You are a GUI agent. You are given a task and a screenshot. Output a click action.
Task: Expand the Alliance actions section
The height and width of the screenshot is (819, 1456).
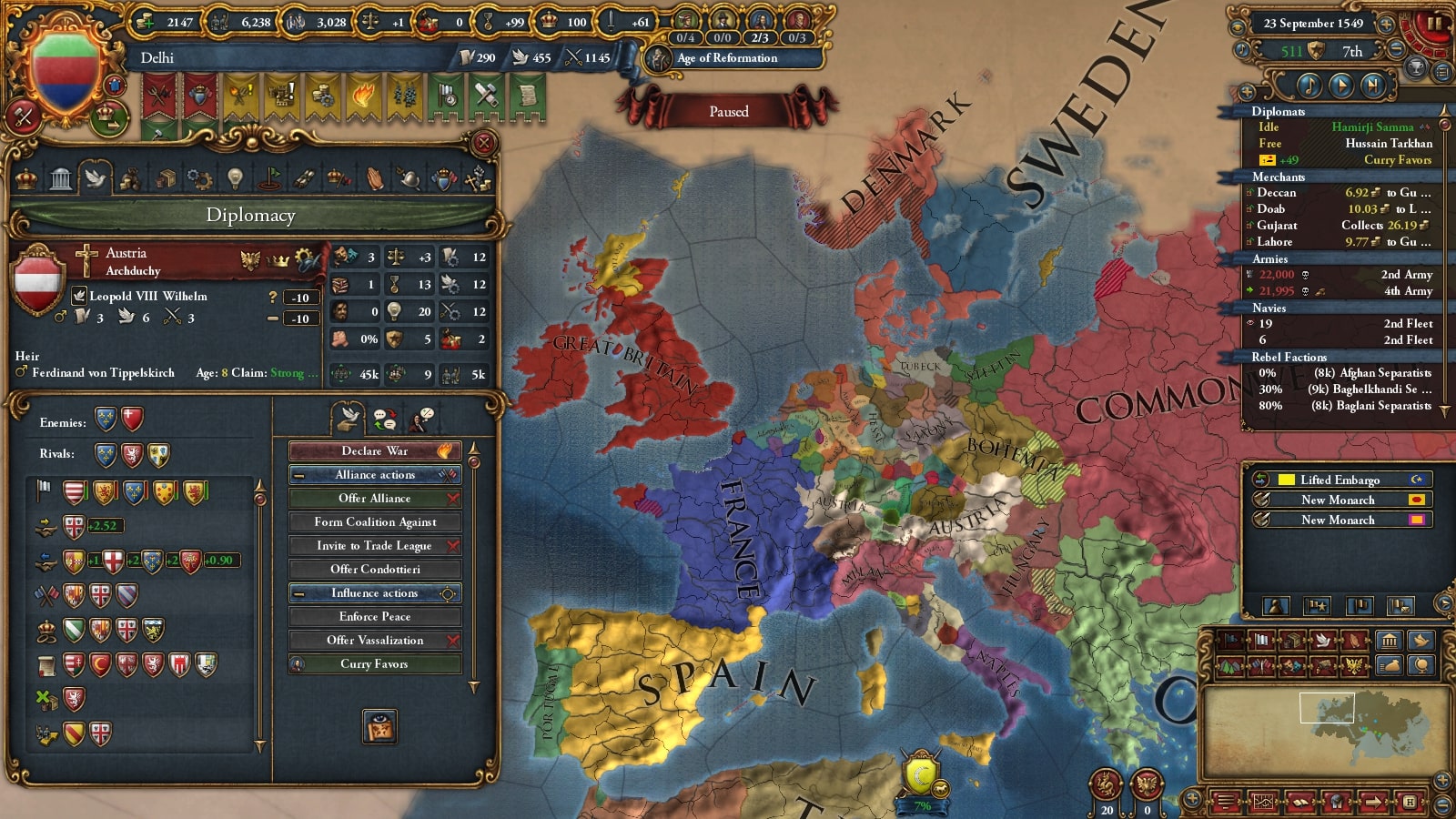coord(375,475)
